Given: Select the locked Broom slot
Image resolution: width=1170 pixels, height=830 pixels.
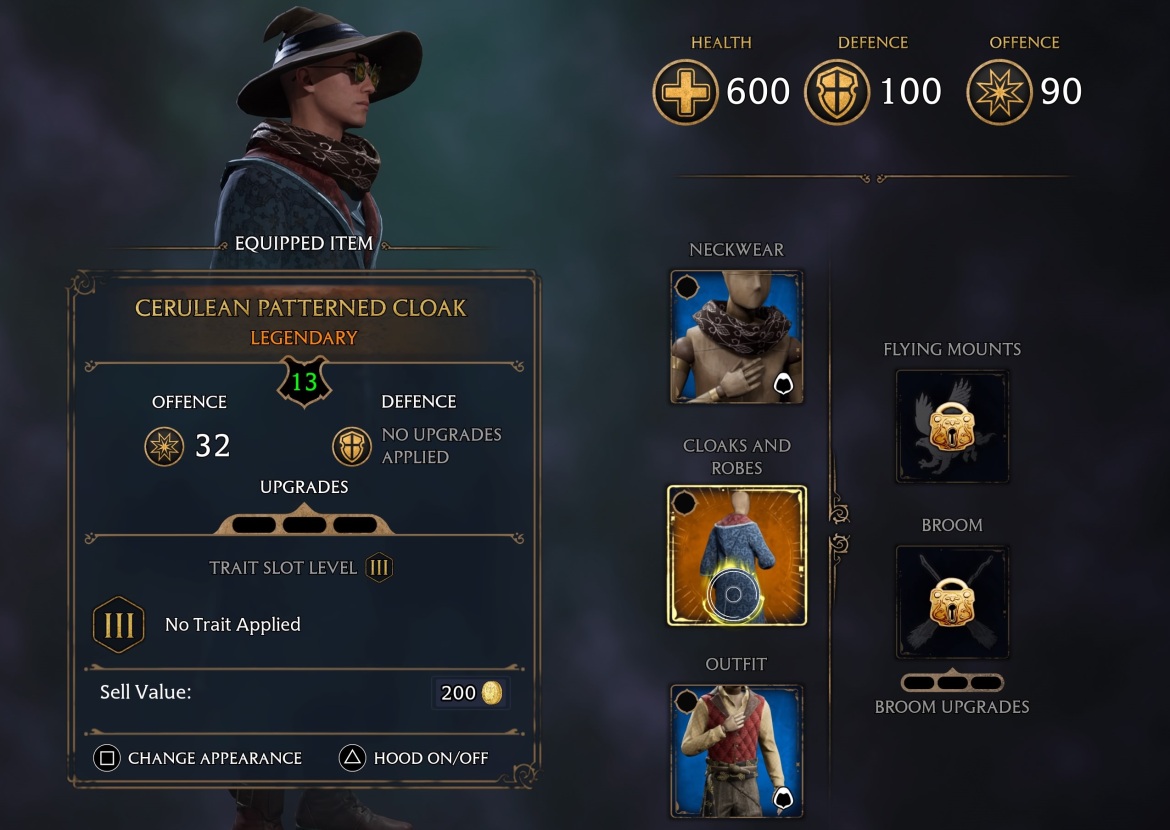Looking at the screenshot, I should 952,602.
